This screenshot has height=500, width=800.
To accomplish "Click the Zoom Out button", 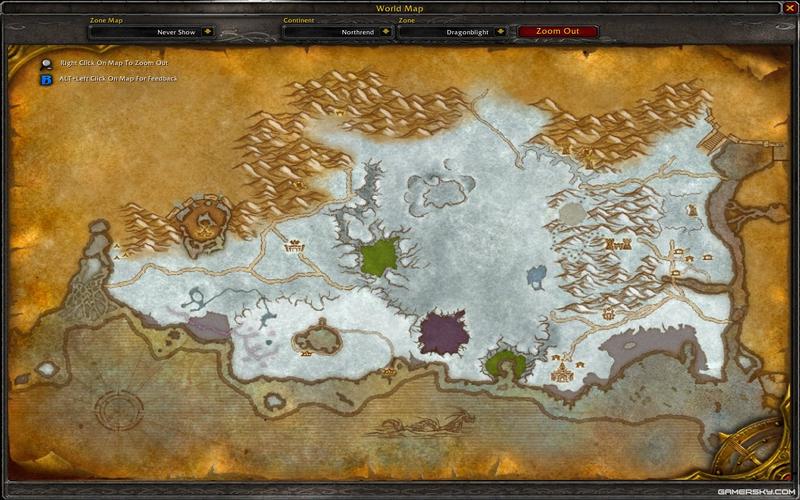I will coord(558,31).
